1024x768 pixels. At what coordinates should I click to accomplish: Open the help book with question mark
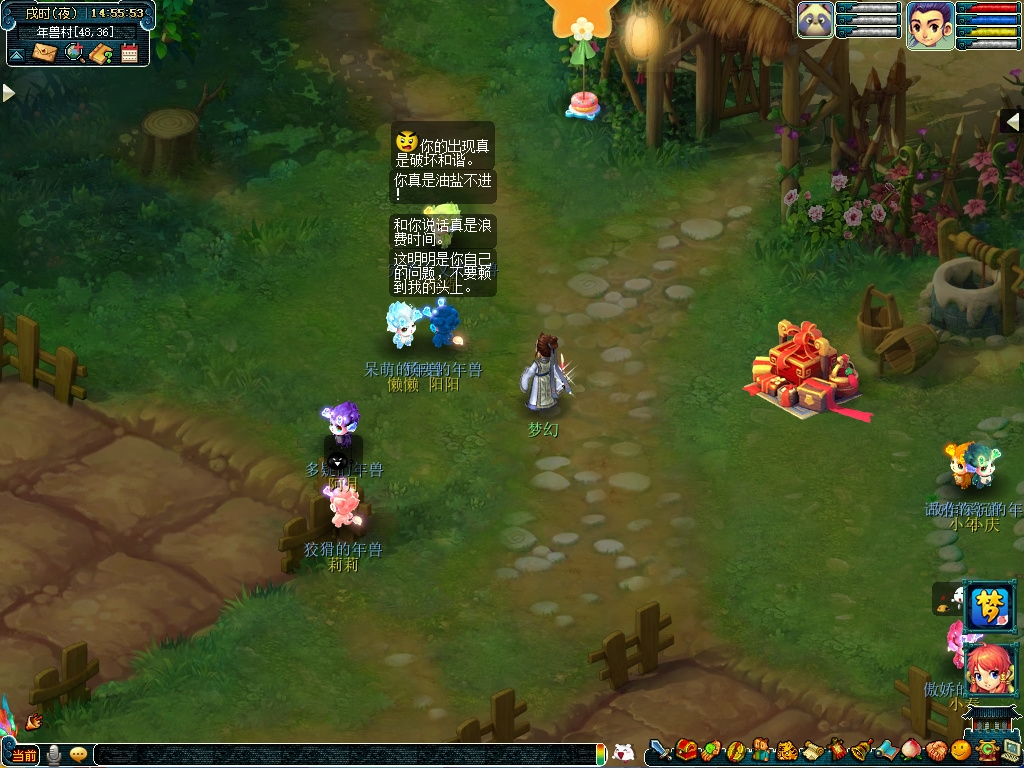[x=100, y=52]
